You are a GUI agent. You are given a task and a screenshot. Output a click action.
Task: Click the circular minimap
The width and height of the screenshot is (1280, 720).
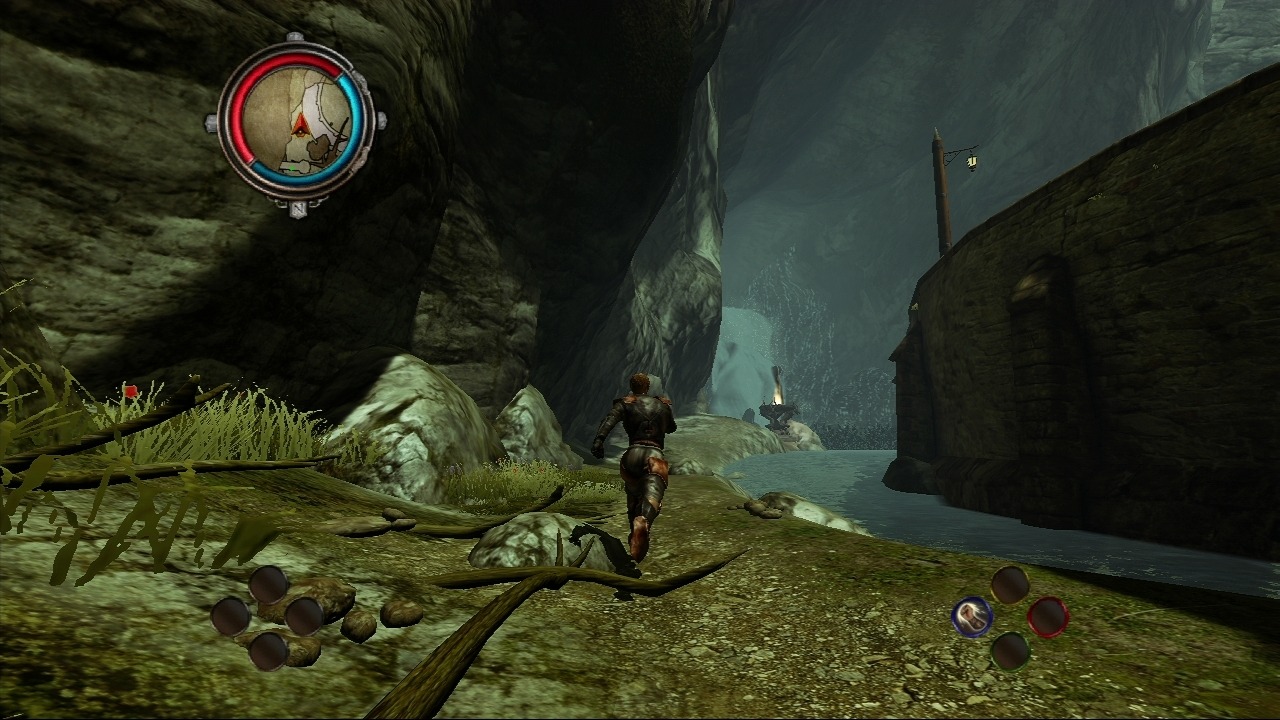pyautogui.click(x=296, y=126)
